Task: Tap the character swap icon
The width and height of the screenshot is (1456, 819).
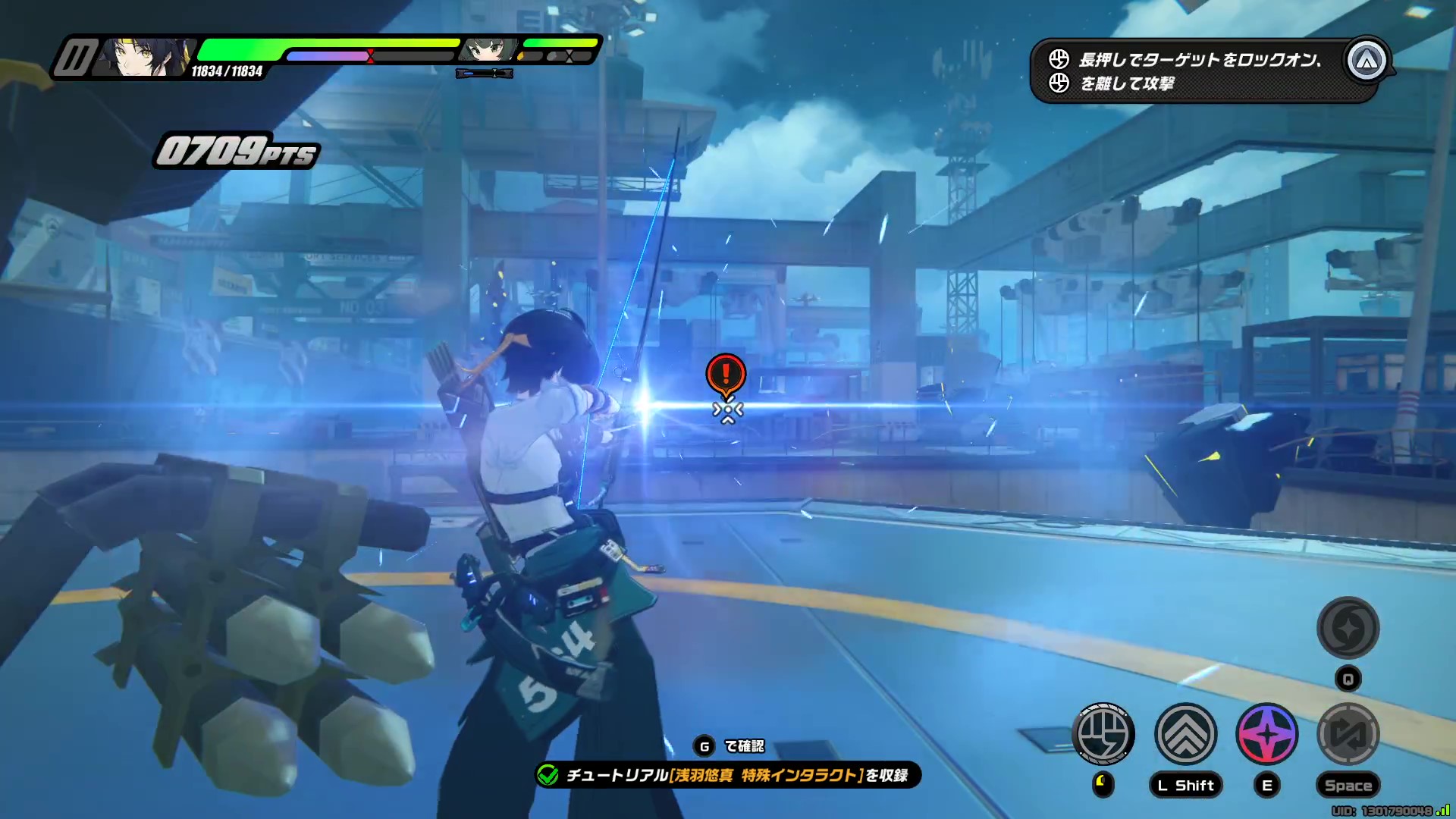Action: click(1348, 733)
